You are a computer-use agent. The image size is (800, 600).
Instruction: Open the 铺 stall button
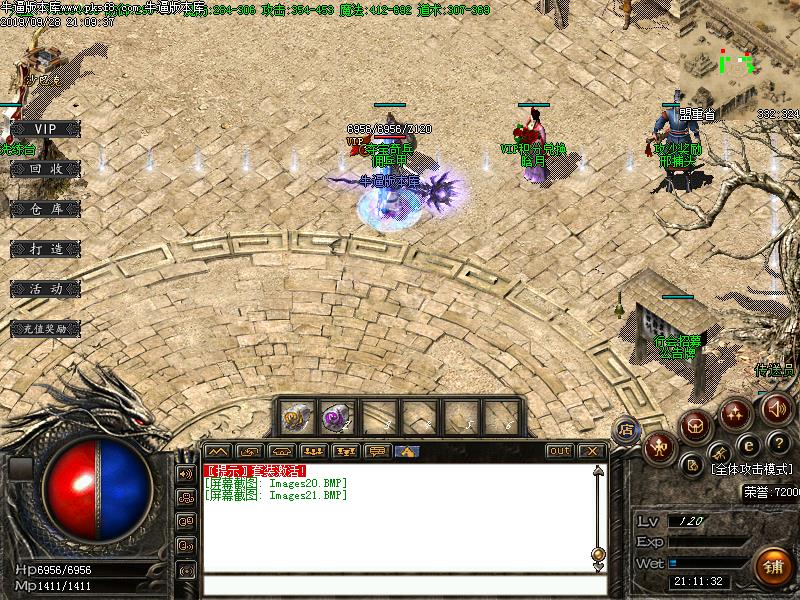(772, 565)
